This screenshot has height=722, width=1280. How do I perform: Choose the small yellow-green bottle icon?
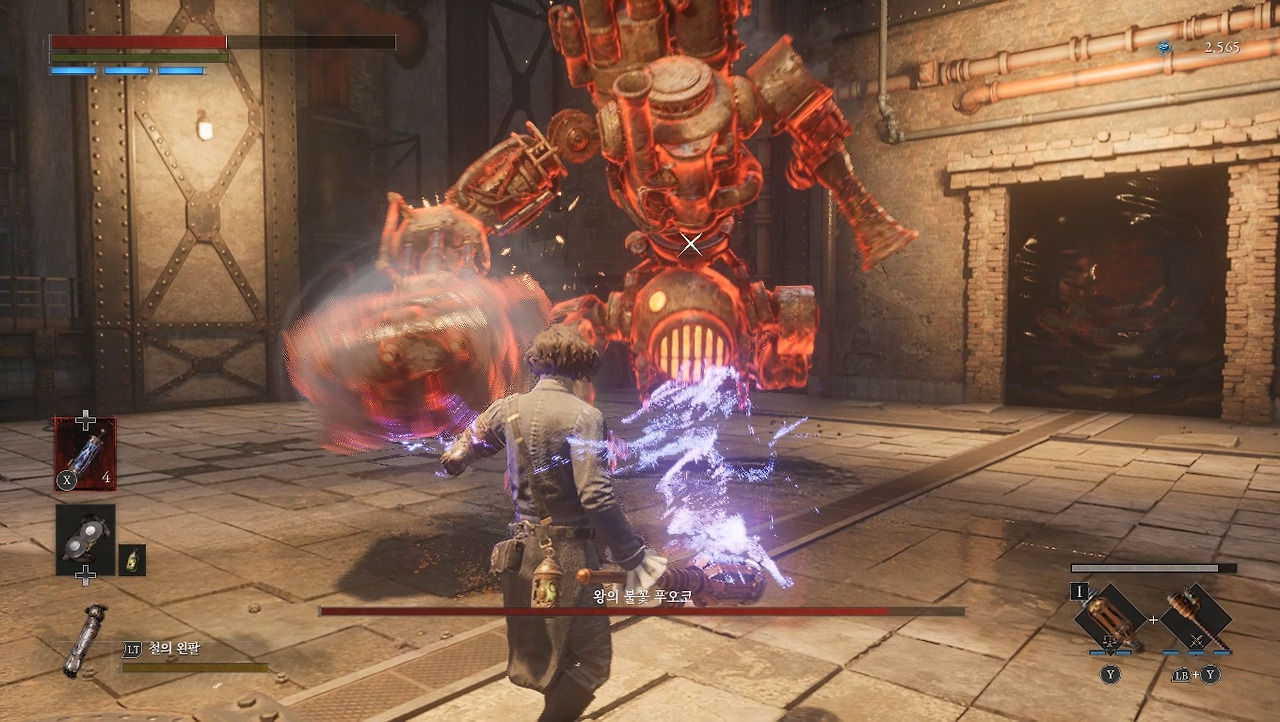tap(132, 560)
